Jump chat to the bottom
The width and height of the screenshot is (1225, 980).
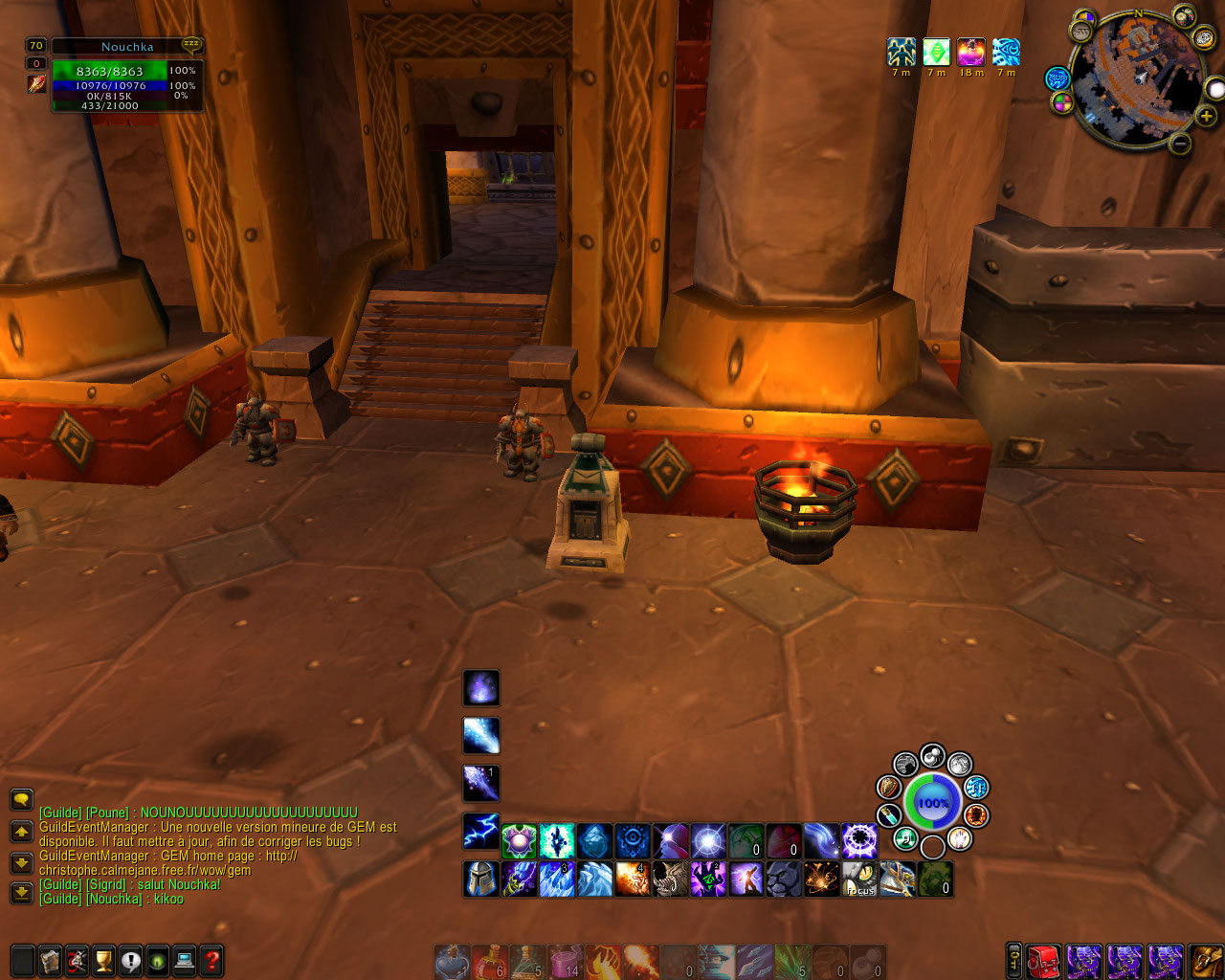[x=21, y=893]
